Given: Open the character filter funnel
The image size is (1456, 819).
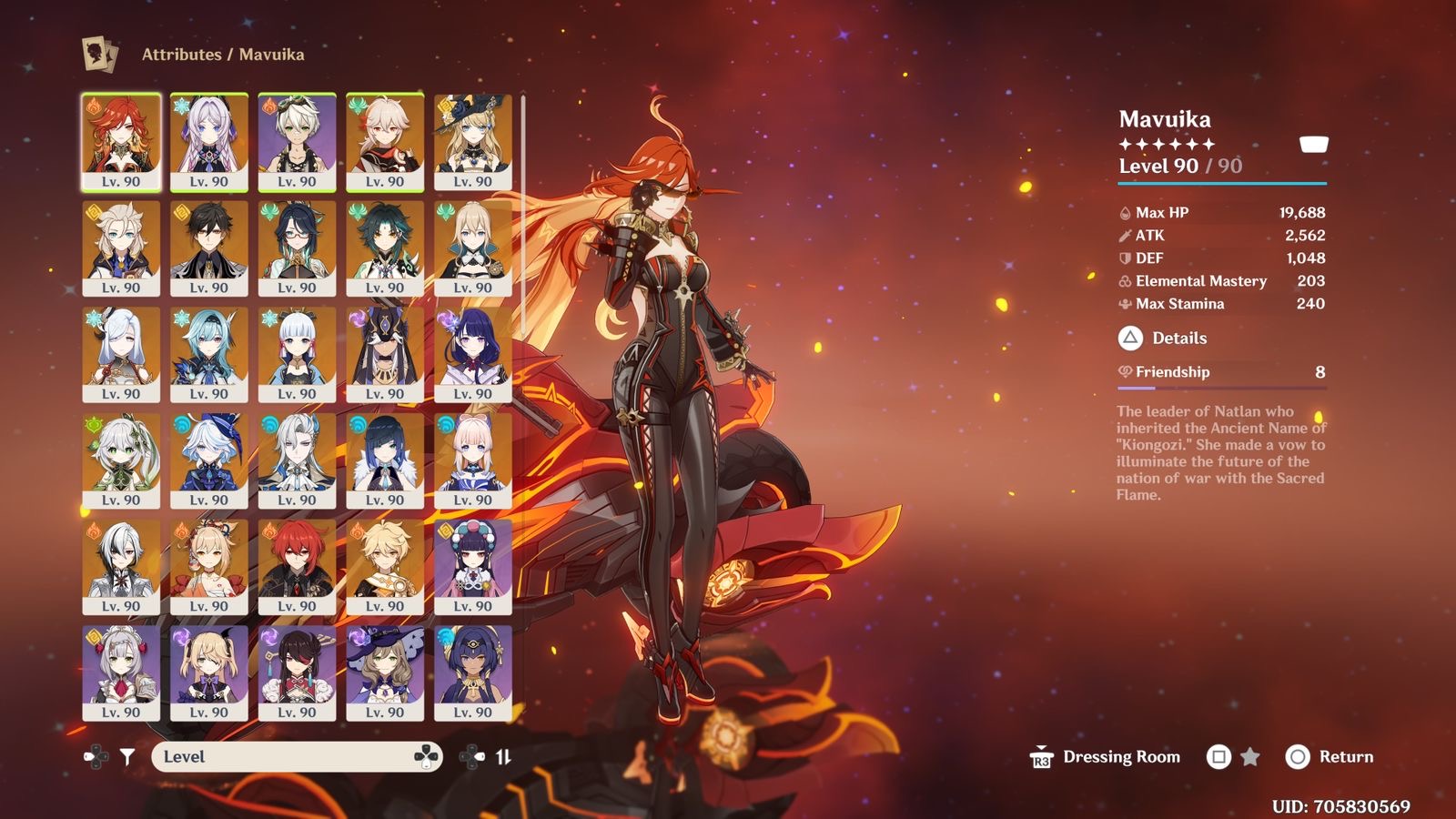Looking at the screenshot, I should click(x=127, y=756).
